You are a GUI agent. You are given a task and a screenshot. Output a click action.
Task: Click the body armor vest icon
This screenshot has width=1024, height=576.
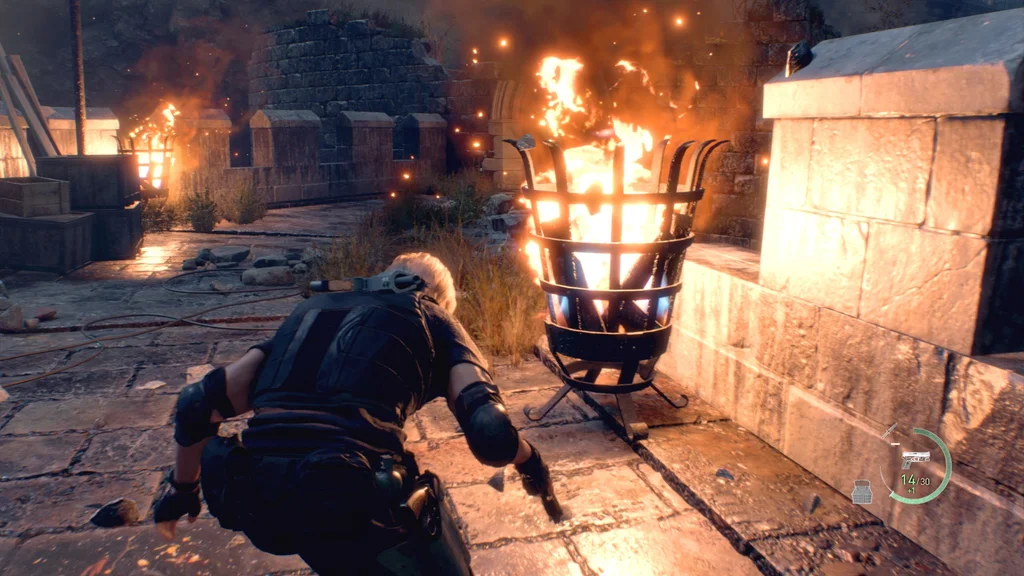point(862,491)
